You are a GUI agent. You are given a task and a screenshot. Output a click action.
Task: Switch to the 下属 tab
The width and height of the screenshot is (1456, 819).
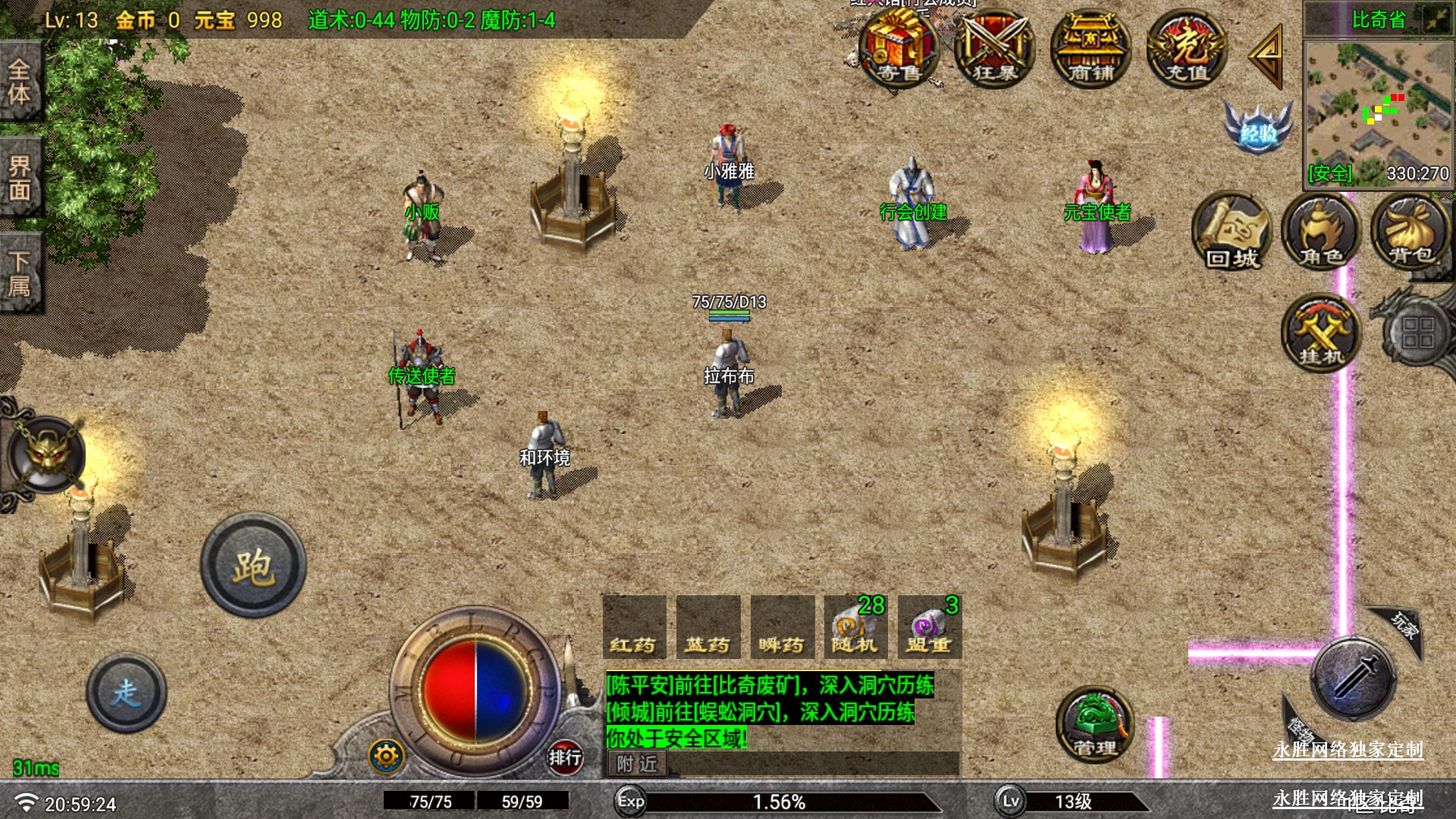[x=20, y=273]
